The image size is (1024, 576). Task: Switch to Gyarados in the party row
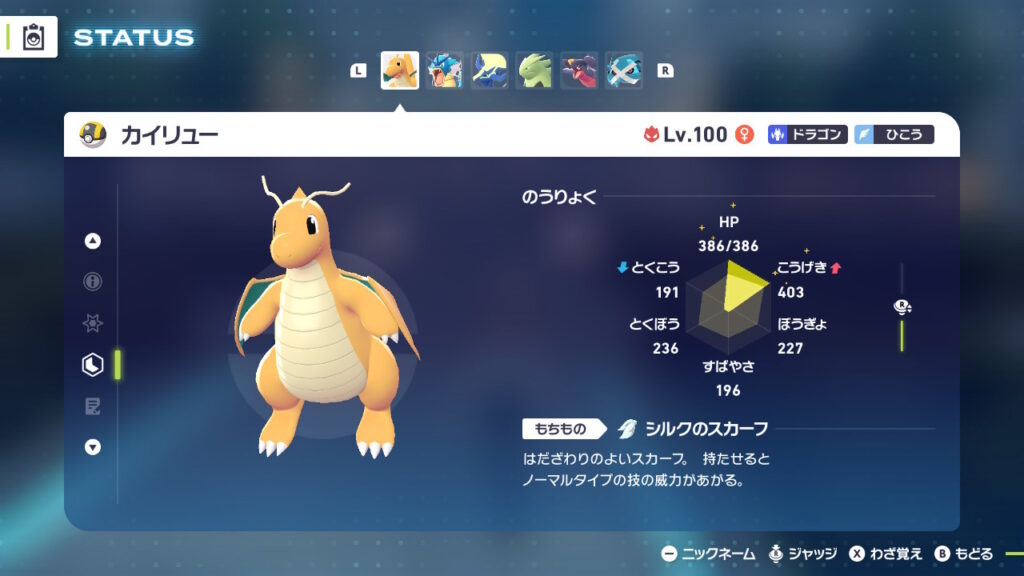coord(445,71)
